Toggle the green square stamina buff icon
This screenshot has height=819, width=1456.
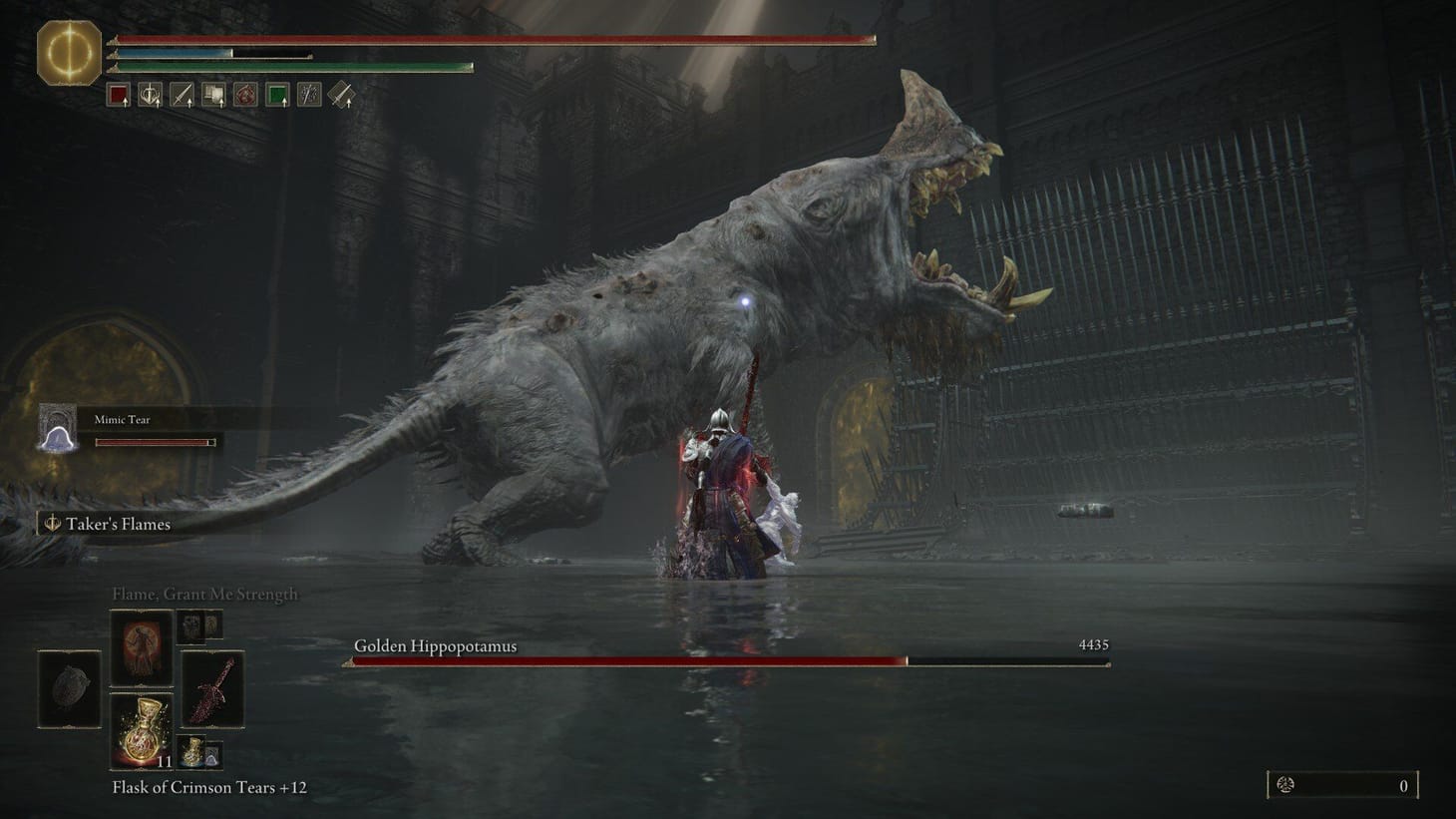276,93
